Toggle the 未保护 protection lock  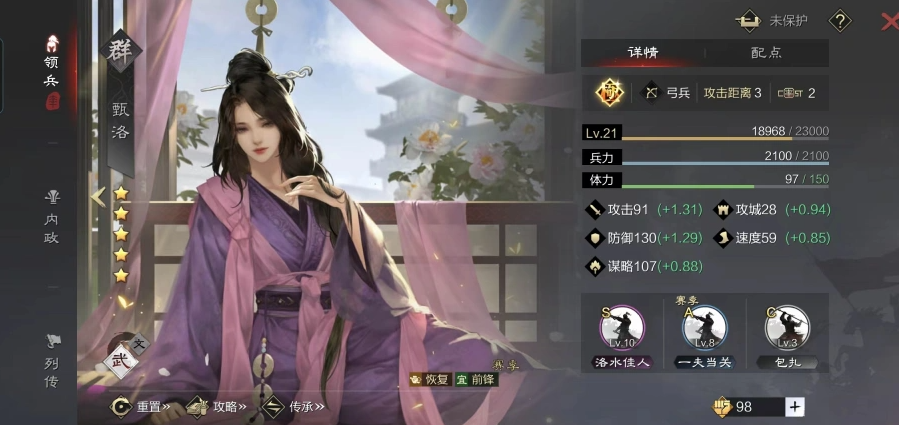(x=773, y=20)
